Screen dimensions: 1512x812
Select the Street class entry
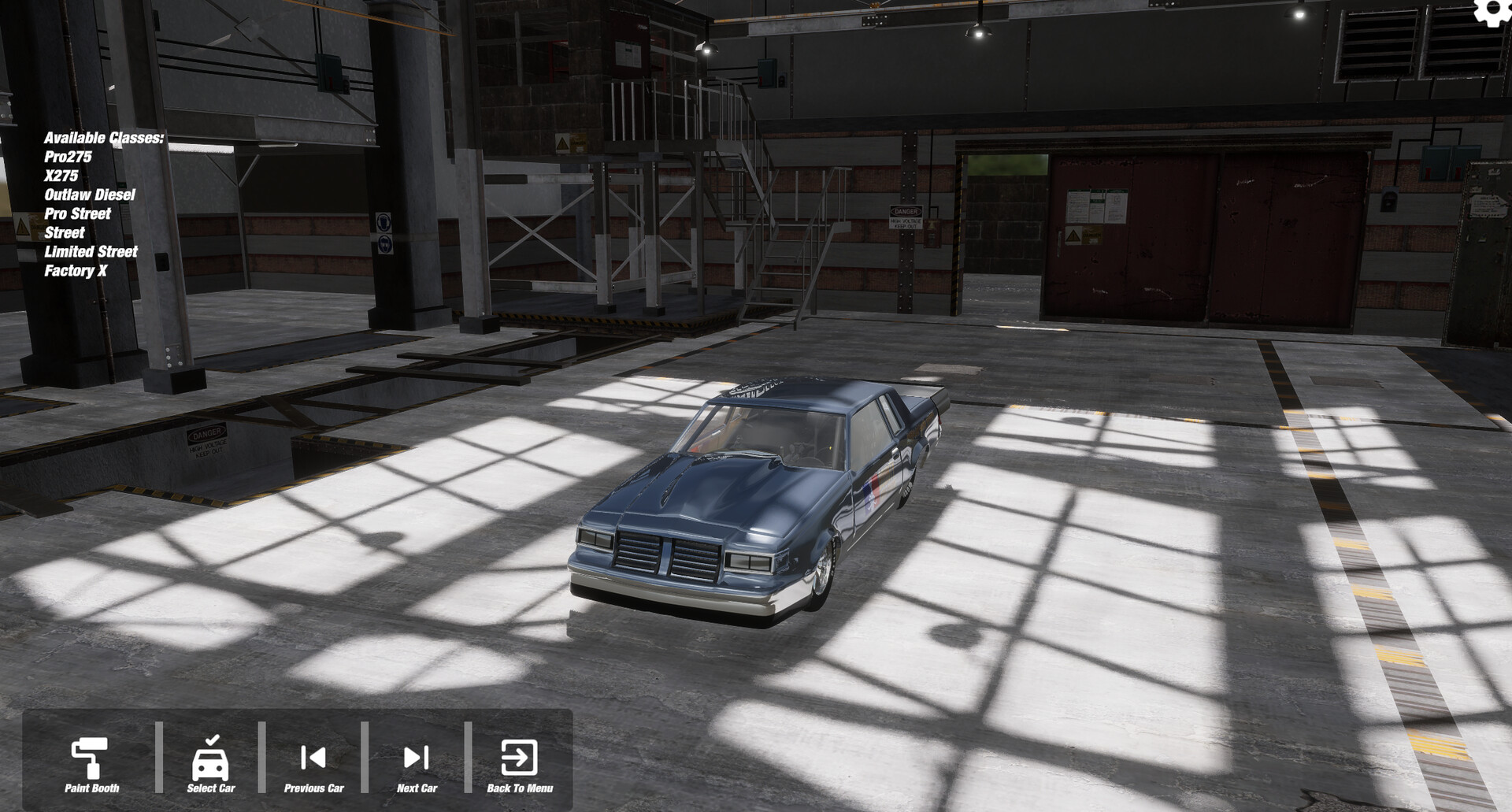[65, 232]
